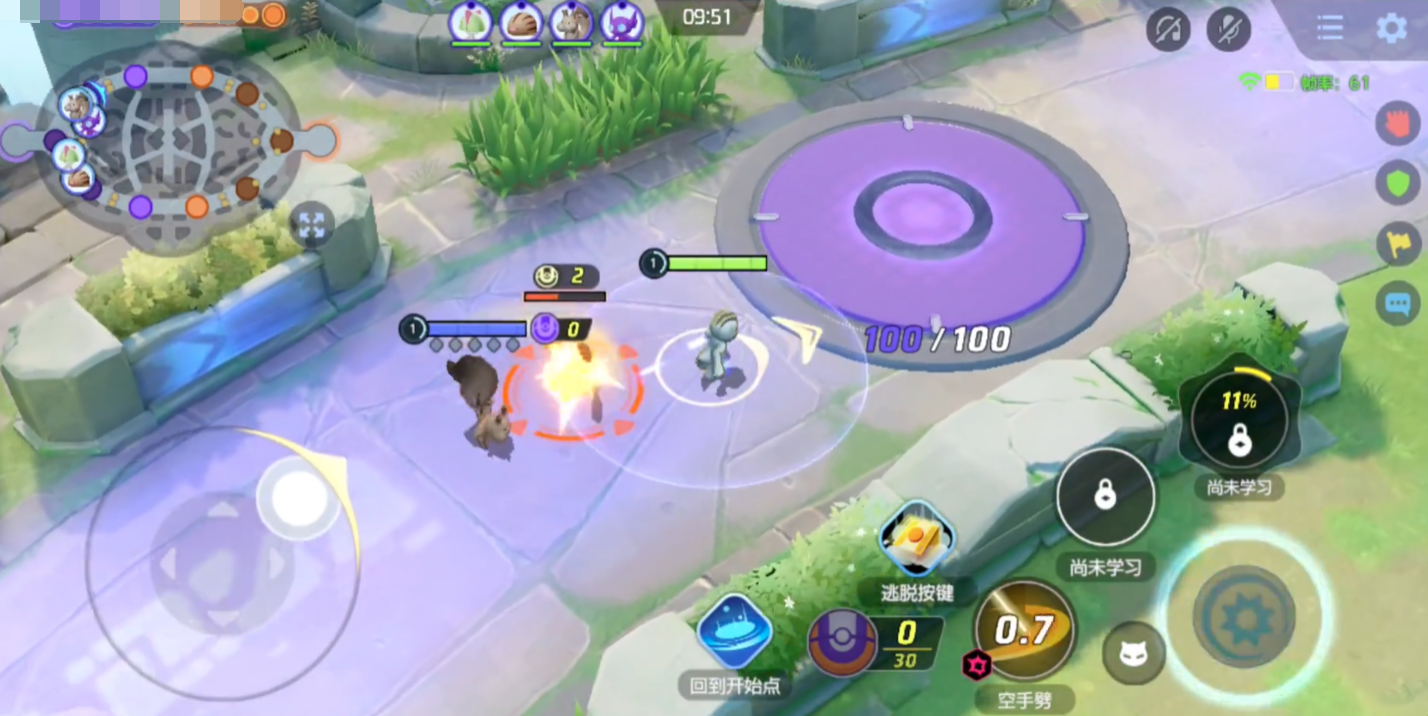
Task: Tap the red hand signal icon
Action: pos(1397,124)
